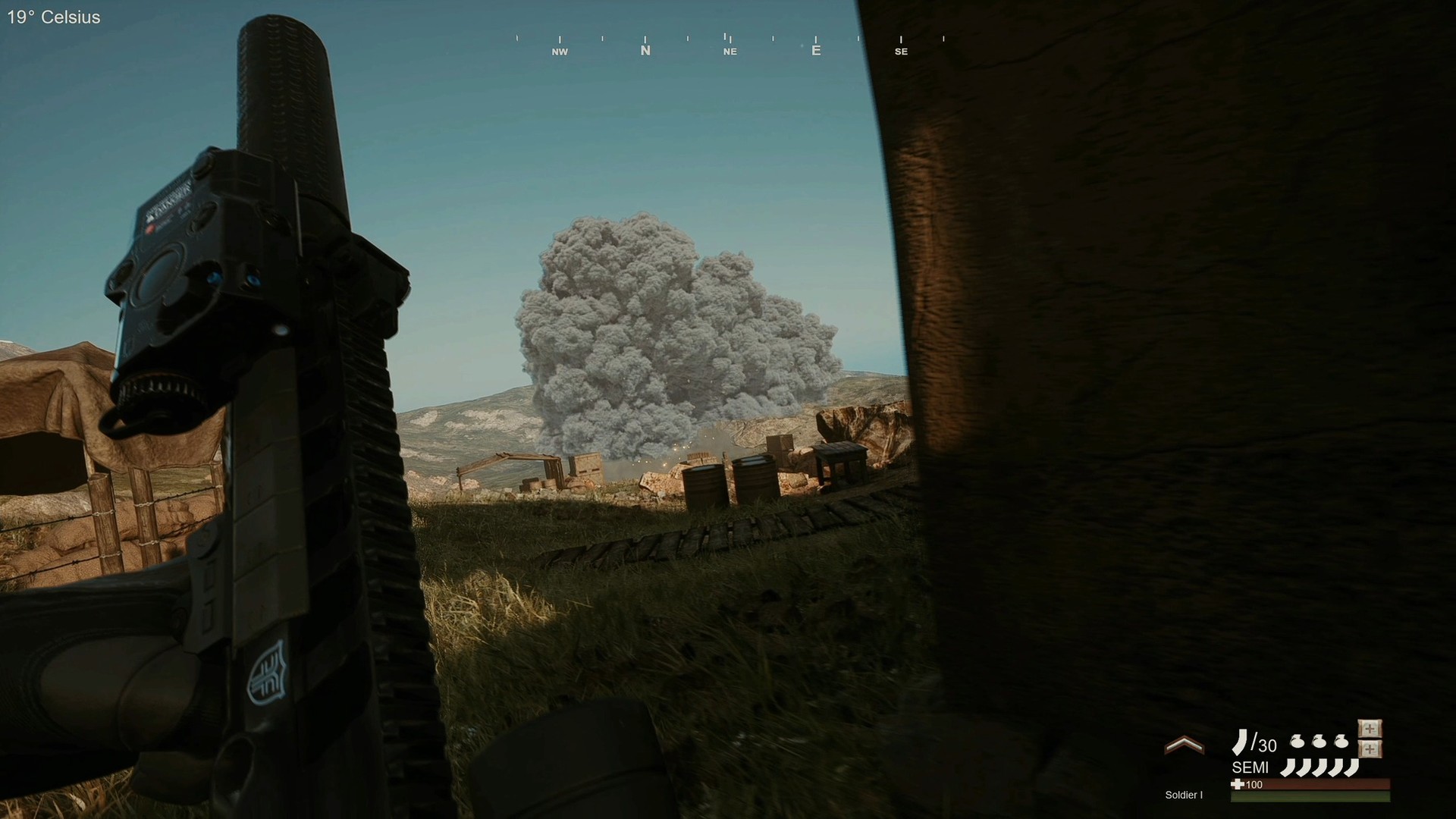
Task: Select the grenade icon in the HUD
Action: coord(1319,742)
